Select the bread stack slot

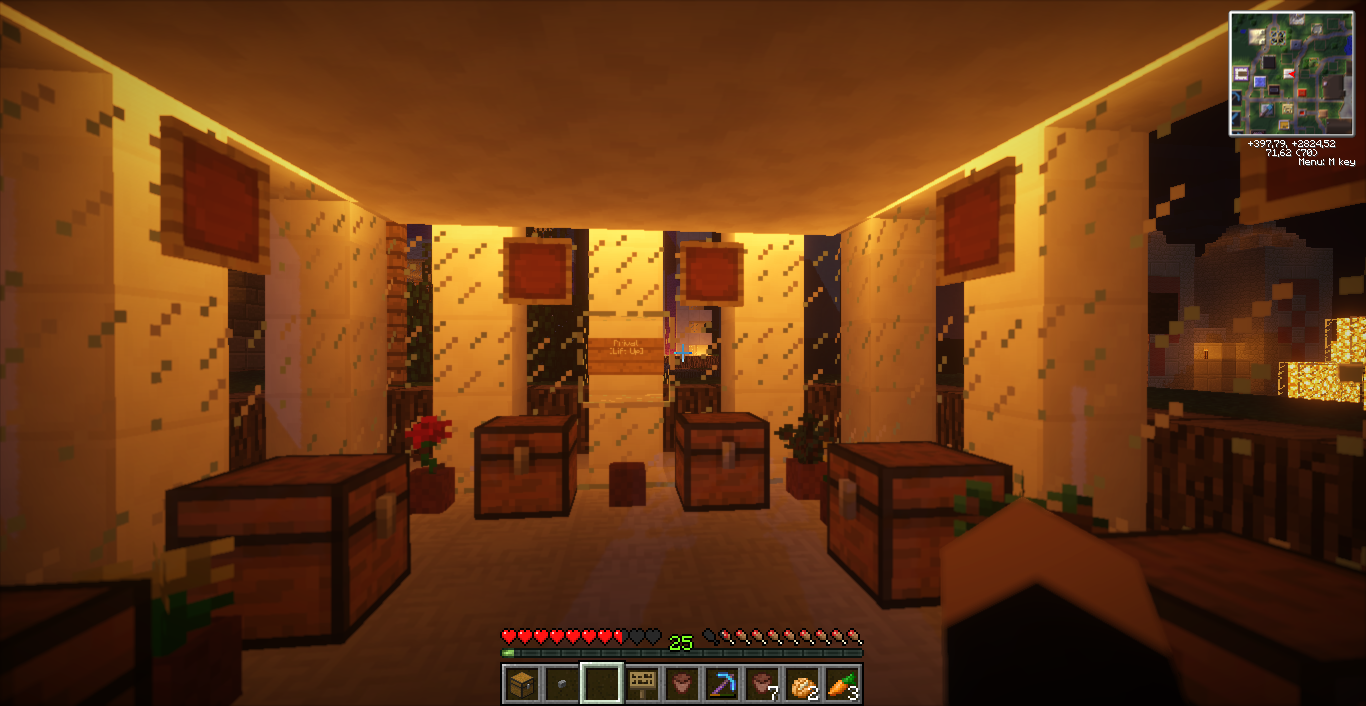point(803,684)
